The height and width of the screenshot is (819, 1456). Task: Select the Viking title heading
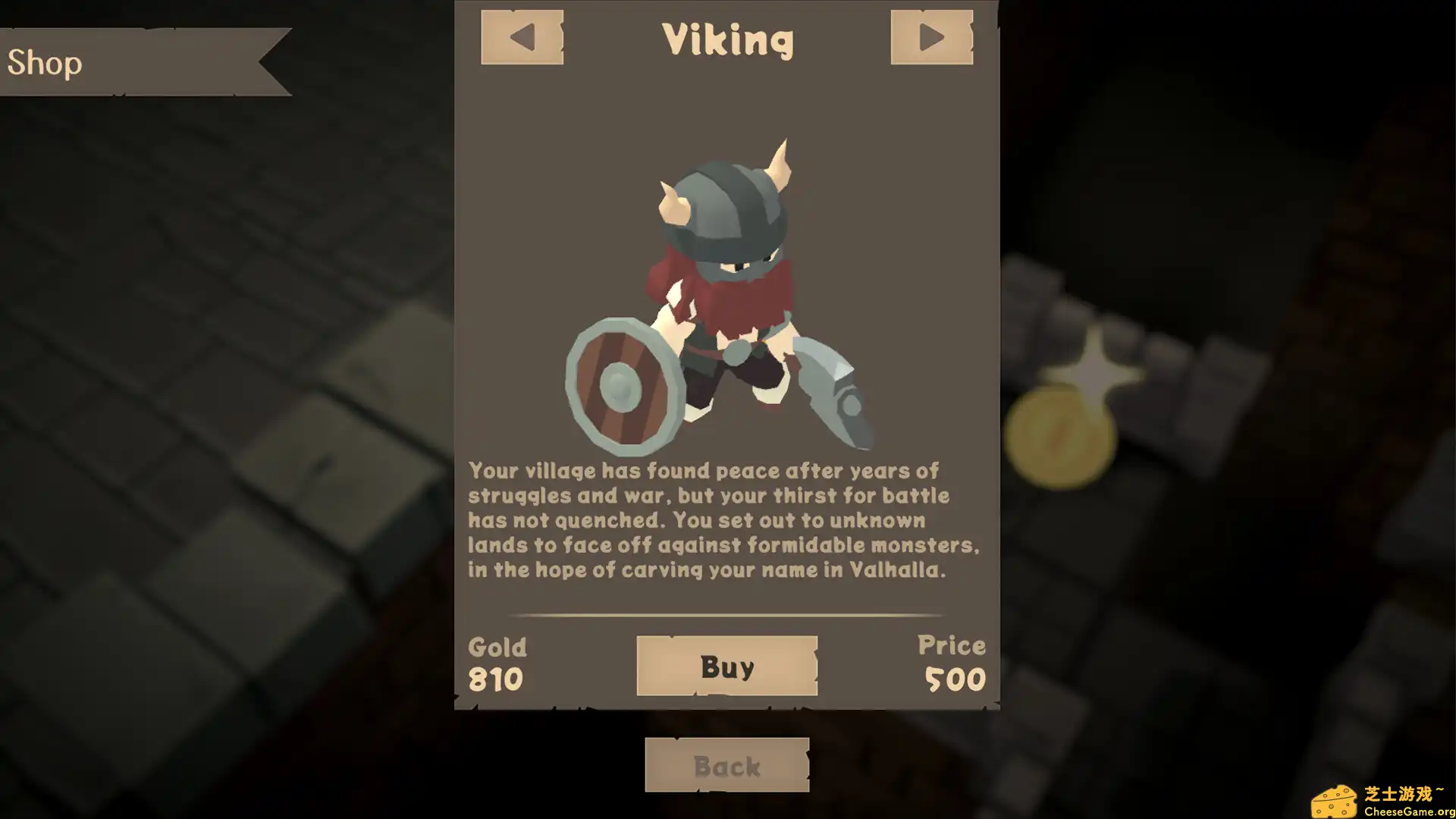727,39
